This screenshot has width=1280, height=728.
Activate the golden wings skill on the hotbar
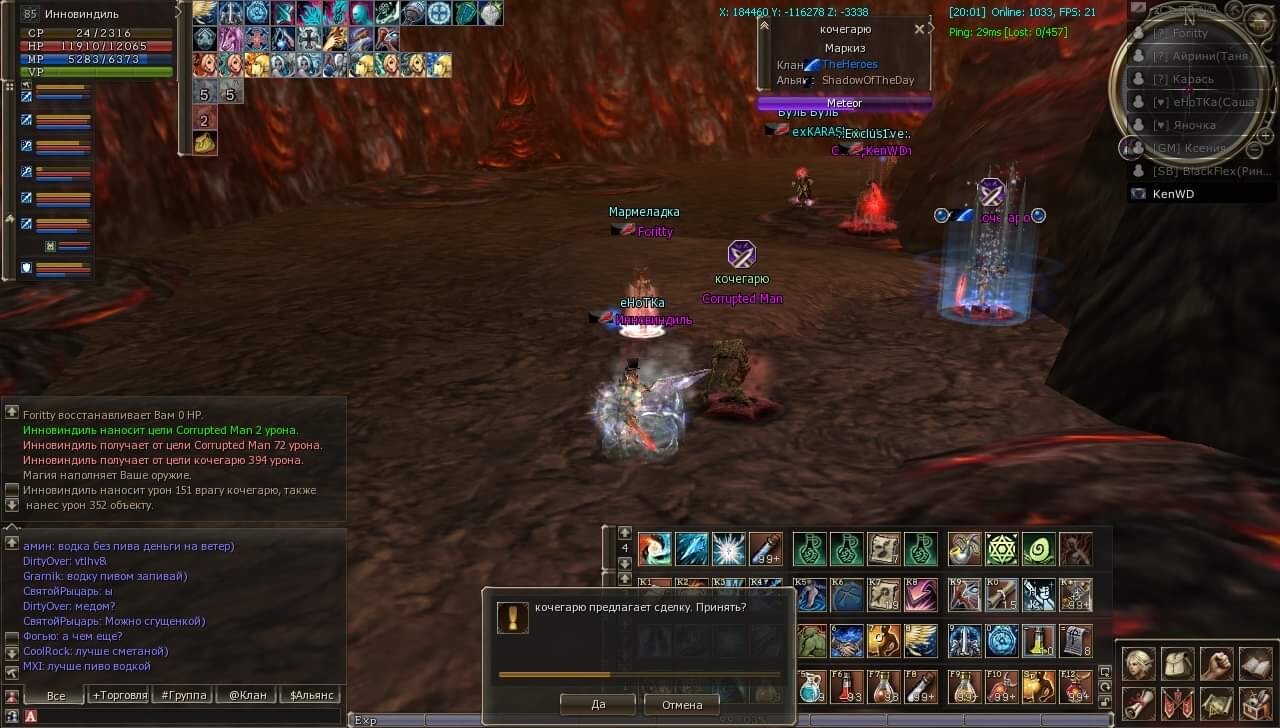pos(920,640)
